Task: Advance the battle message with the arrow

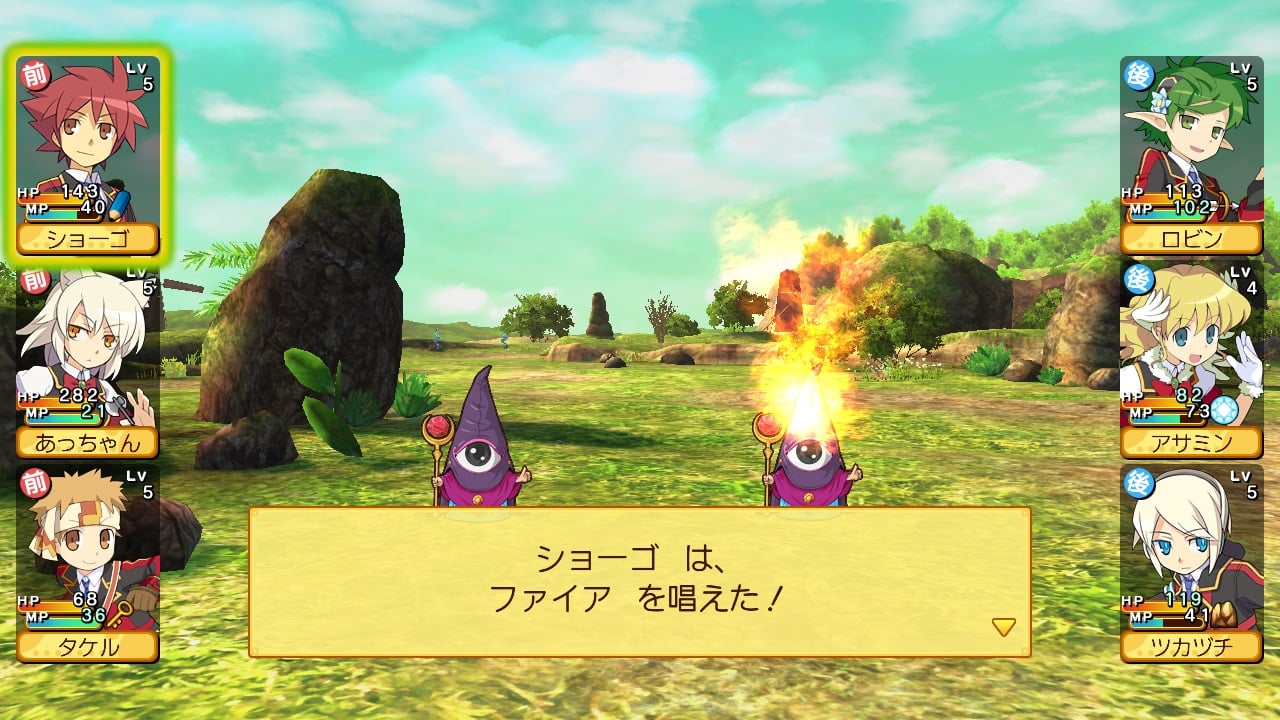Action: (x=1003, y=627)
